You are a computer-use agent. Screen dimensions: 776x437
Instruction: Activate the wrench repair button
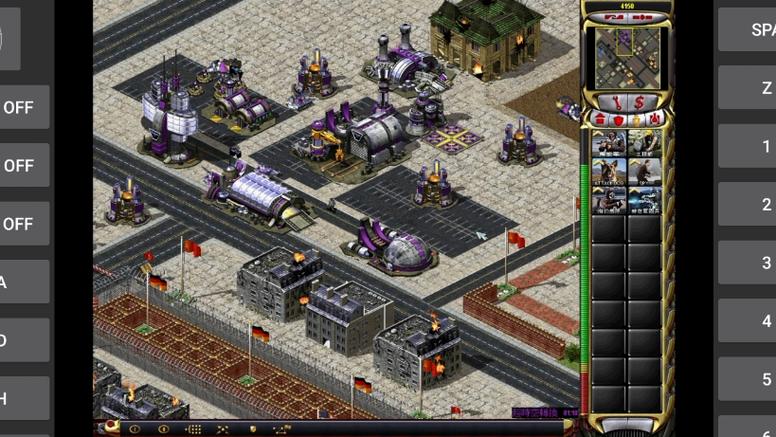point(616,101)
